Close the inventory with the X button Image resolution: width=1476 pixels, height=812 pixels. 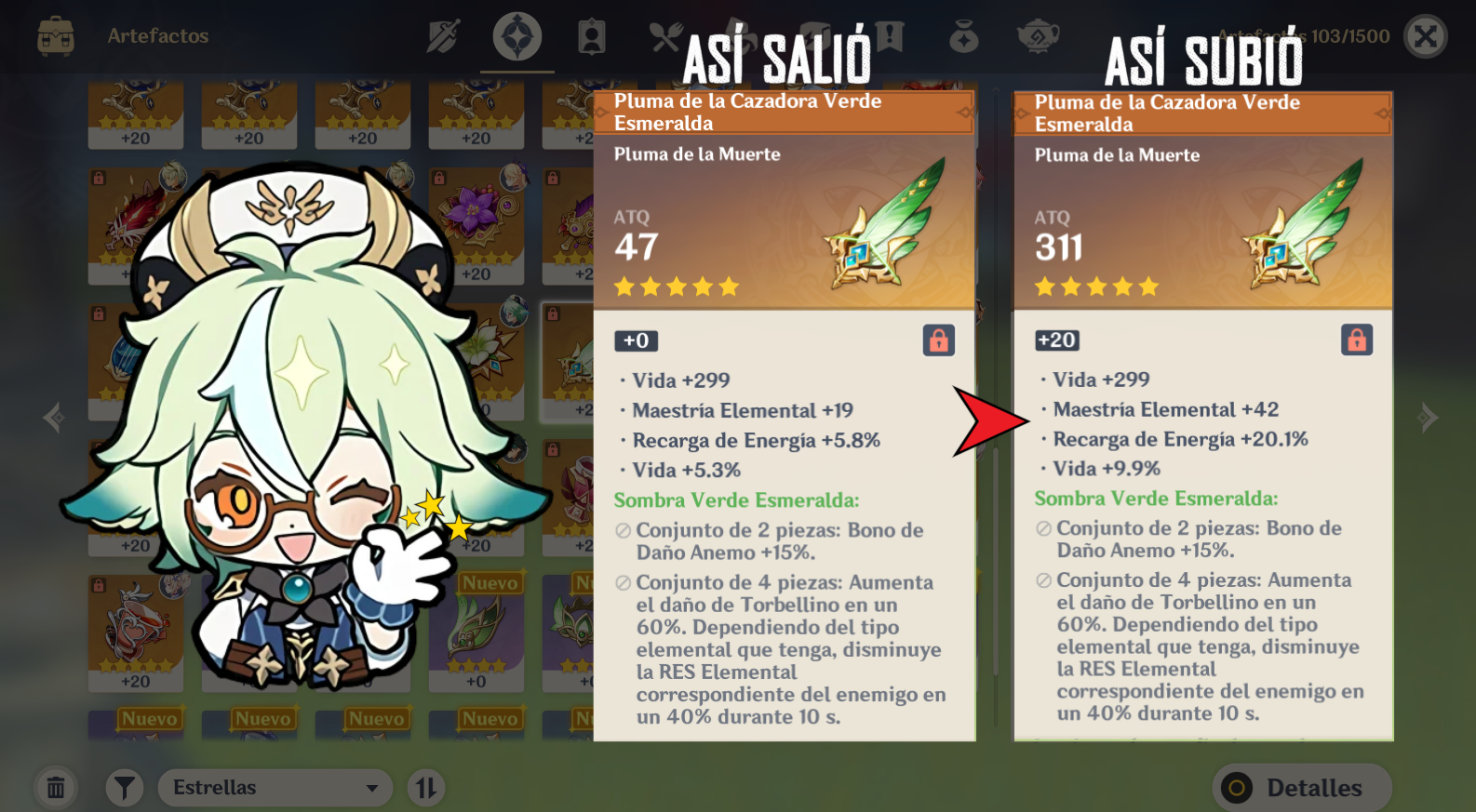tap(1426, 37)
